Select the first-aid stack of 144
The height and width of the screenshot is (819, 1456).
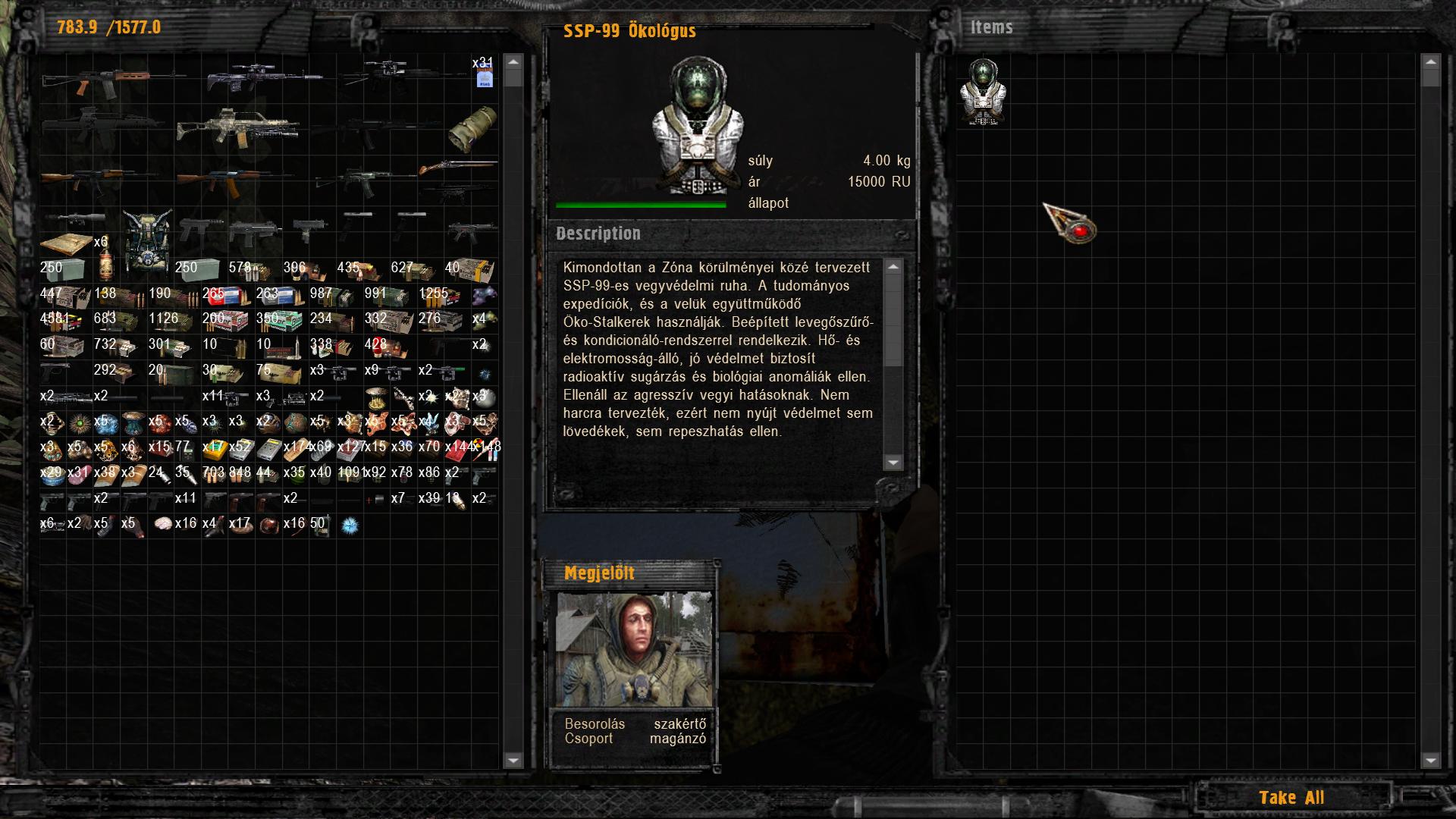click(x=458, y=449)
